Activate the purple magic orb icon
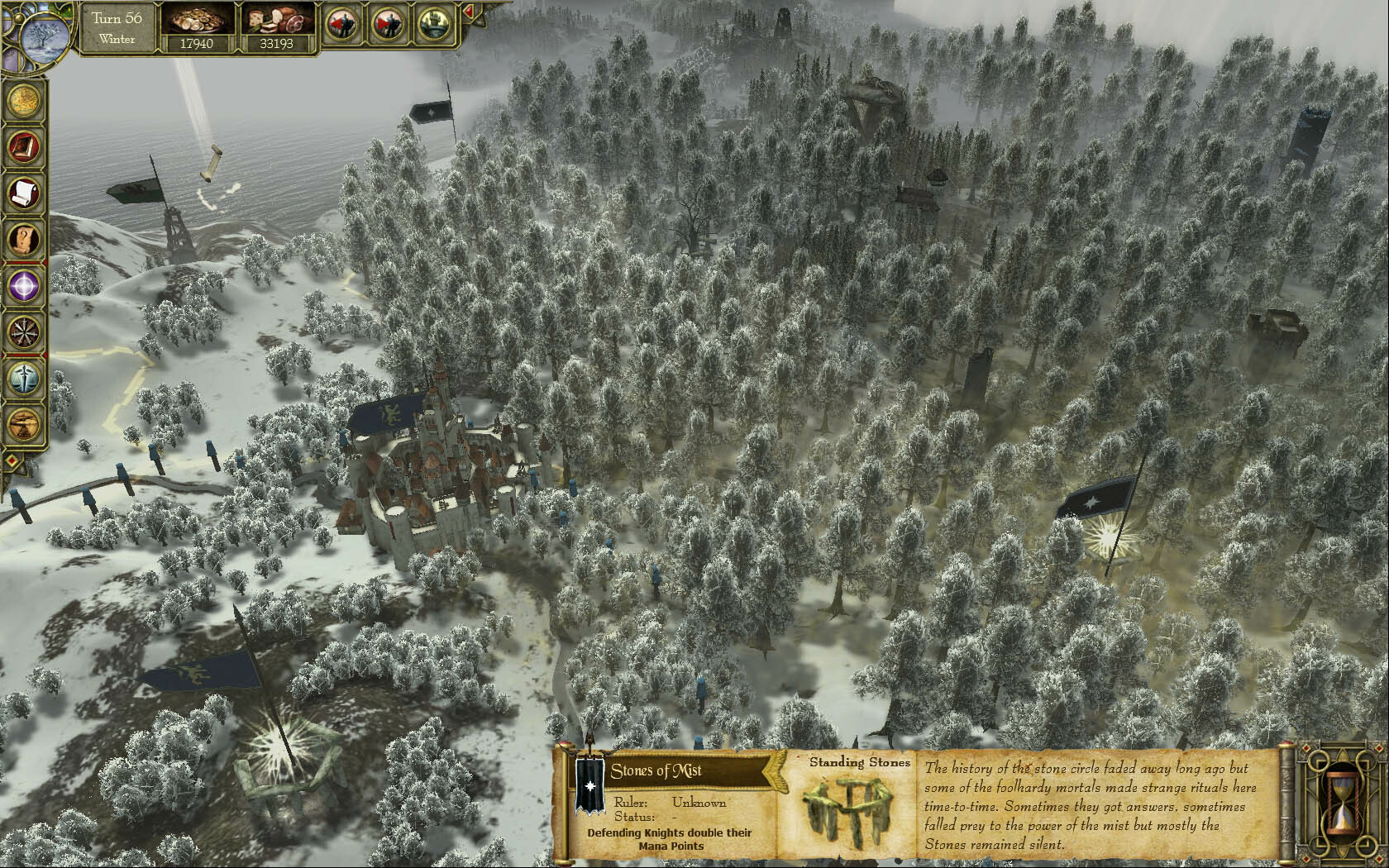 point(23,286)
